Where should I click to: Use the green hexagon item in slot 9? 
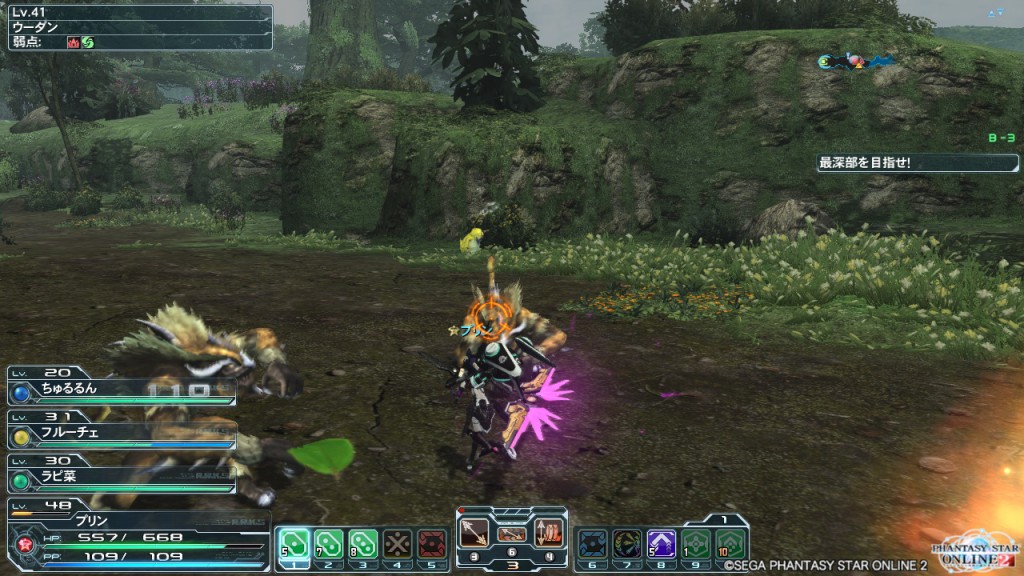point(695,543)
